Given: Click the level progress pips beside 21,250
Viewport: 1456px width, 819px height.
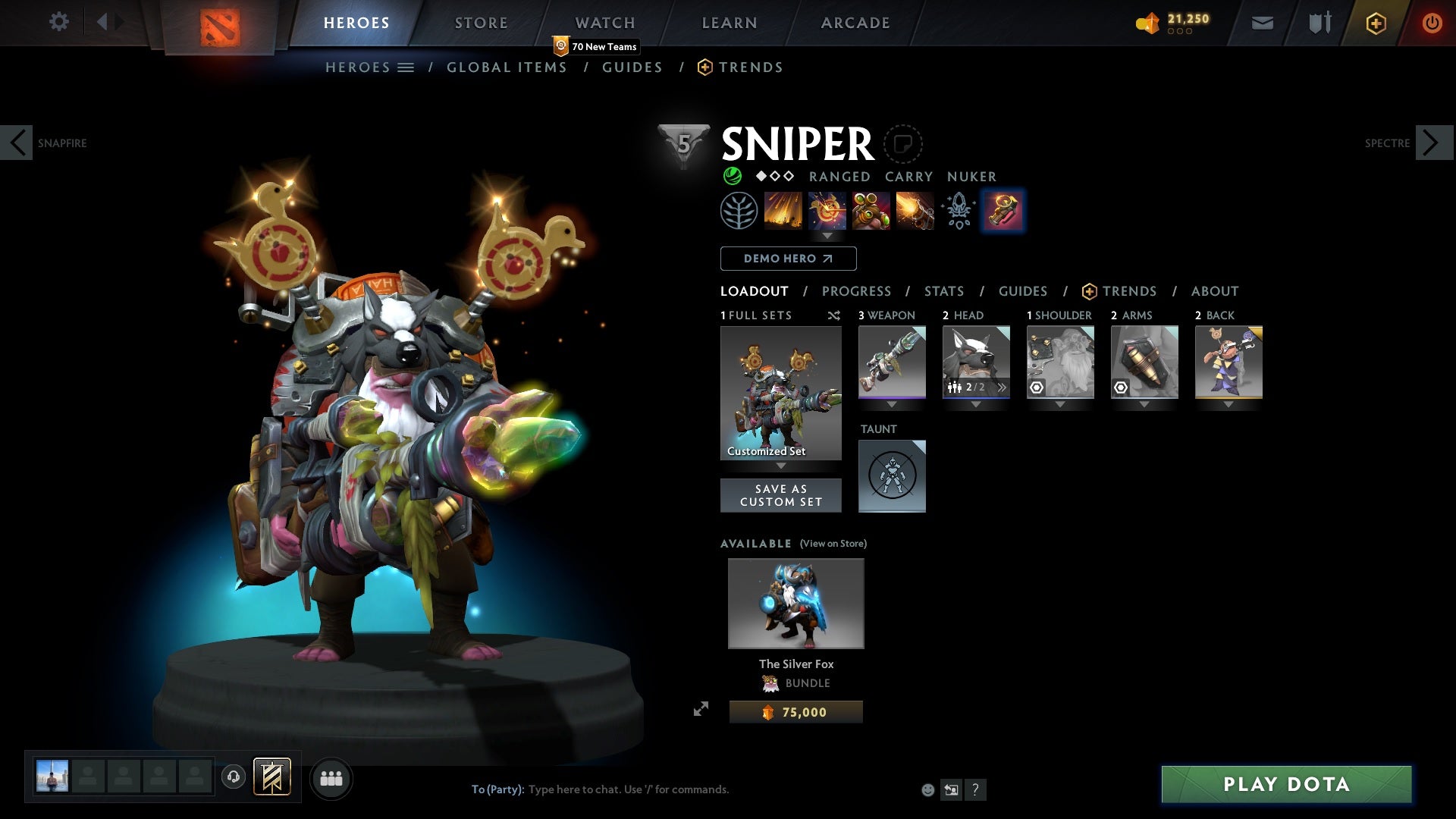Looking at the screenshot, I should coord(1180,33).
